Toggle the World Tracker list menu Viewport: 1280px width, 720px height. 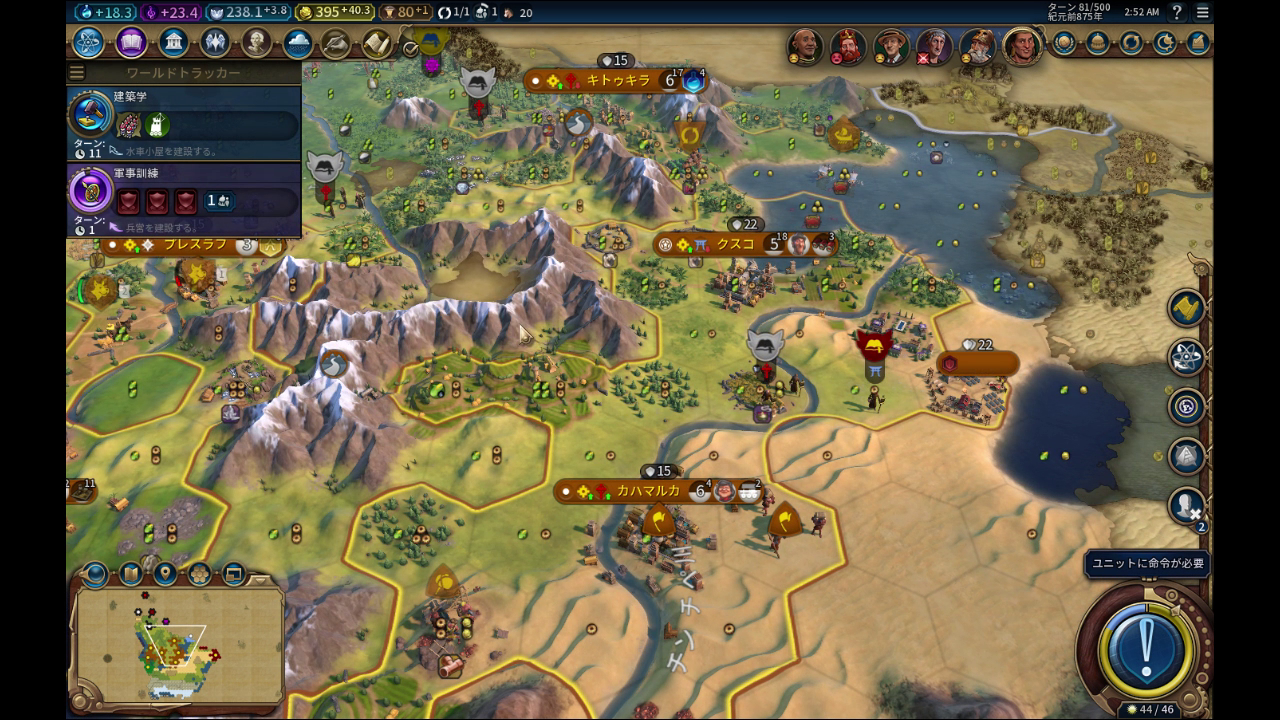(77, 73)
